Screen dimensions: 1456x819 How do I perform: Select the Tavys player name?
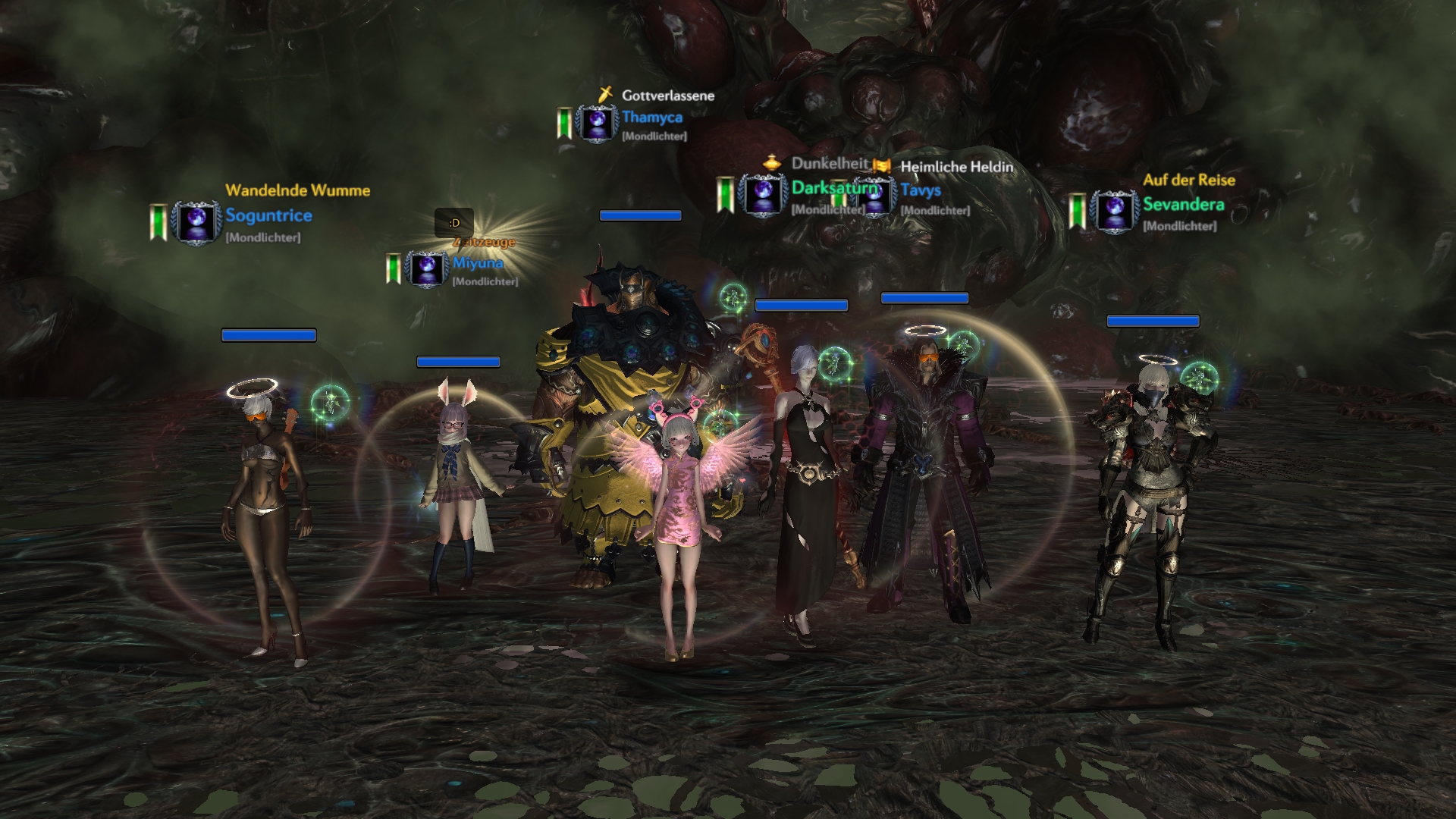pyautogui.click(x=921, y=190)
